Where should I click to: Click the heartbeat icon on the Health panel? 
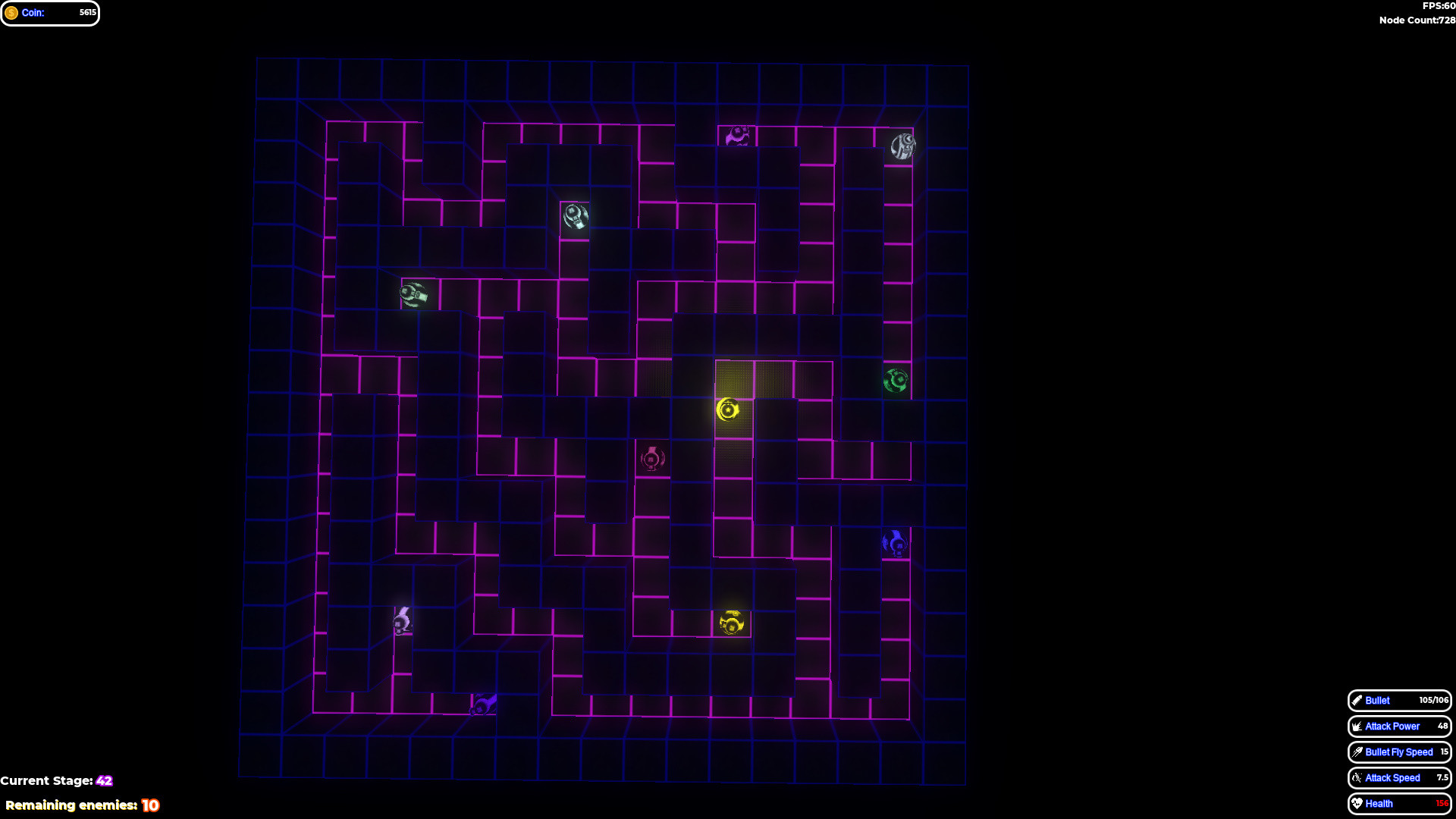coord(1357,803)
